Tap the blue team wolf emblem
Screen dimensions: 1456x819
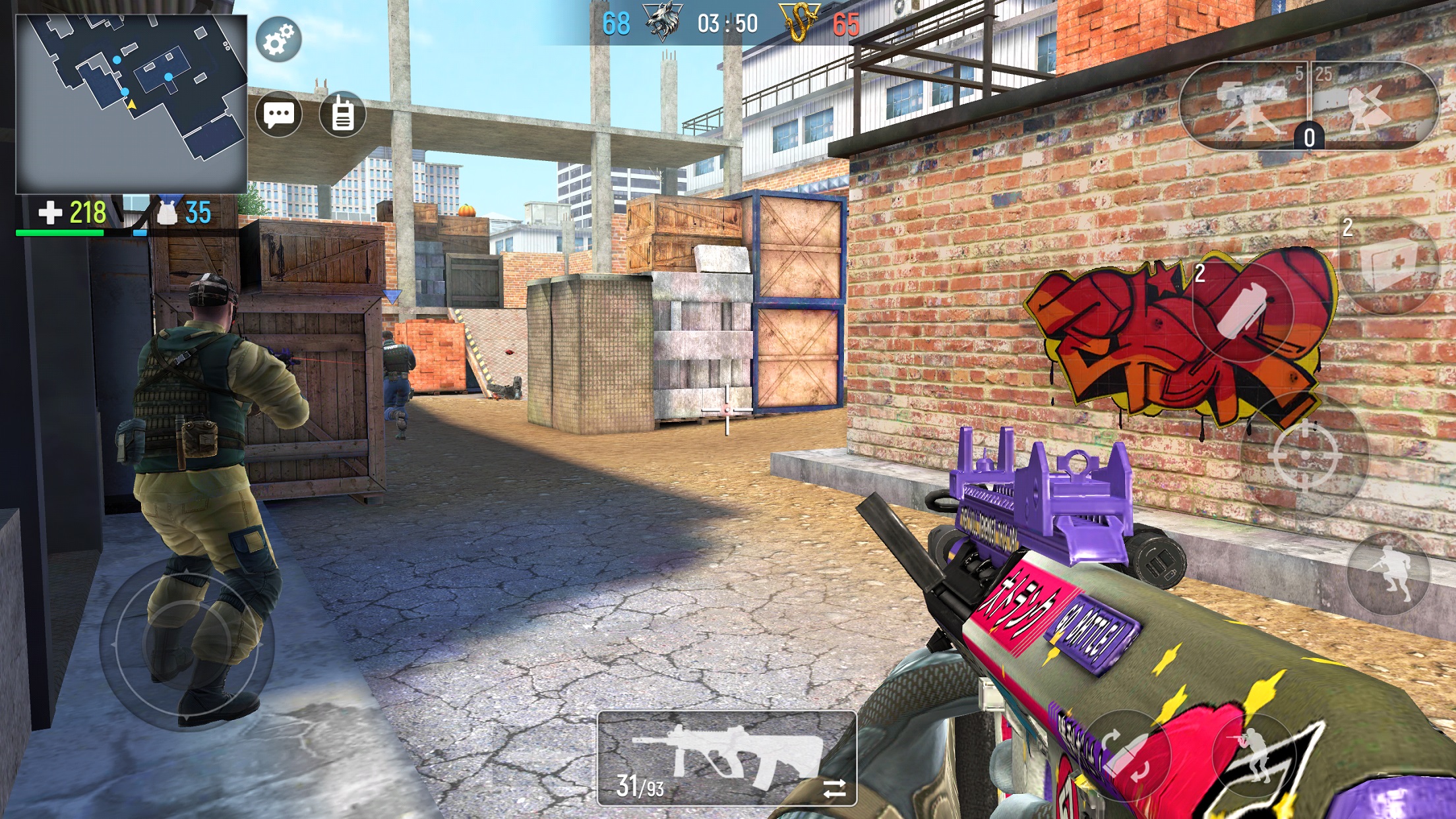663,18
